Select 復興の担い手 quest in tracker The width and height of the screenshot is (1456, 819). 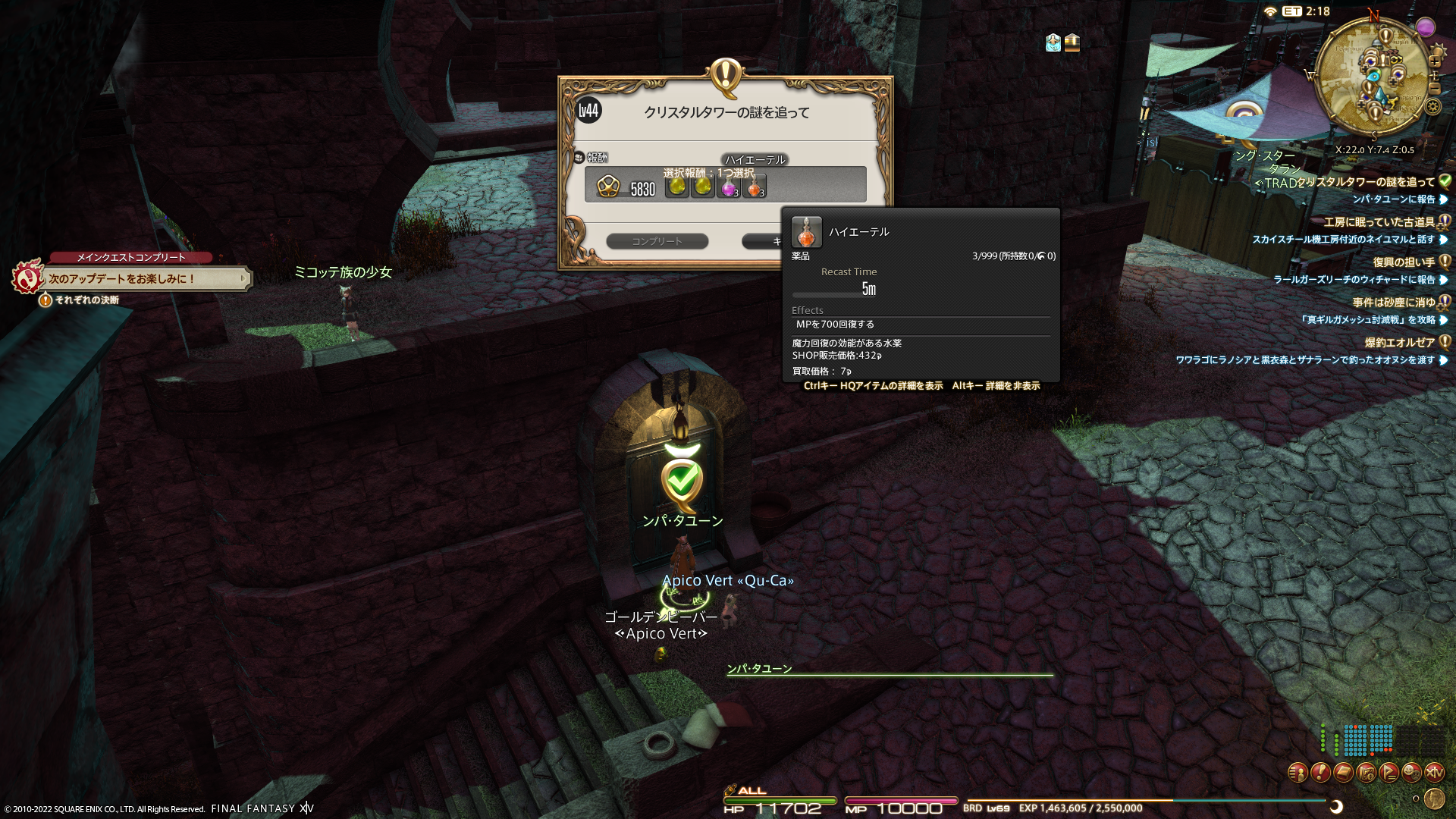pyautogui.click(x=1403, y=262)
